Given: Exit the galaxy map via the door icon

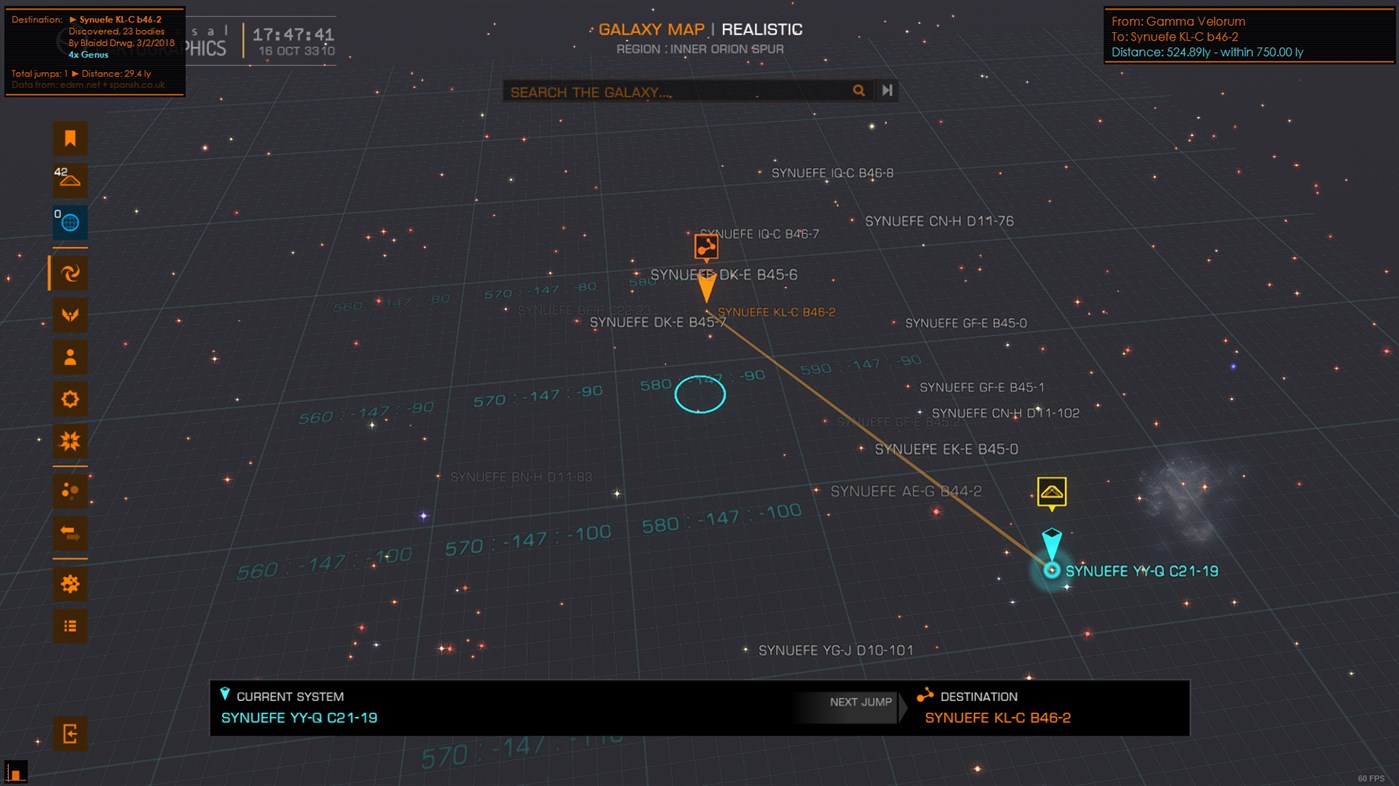Looking at the screenshot, I should click(x=70, y=733).
